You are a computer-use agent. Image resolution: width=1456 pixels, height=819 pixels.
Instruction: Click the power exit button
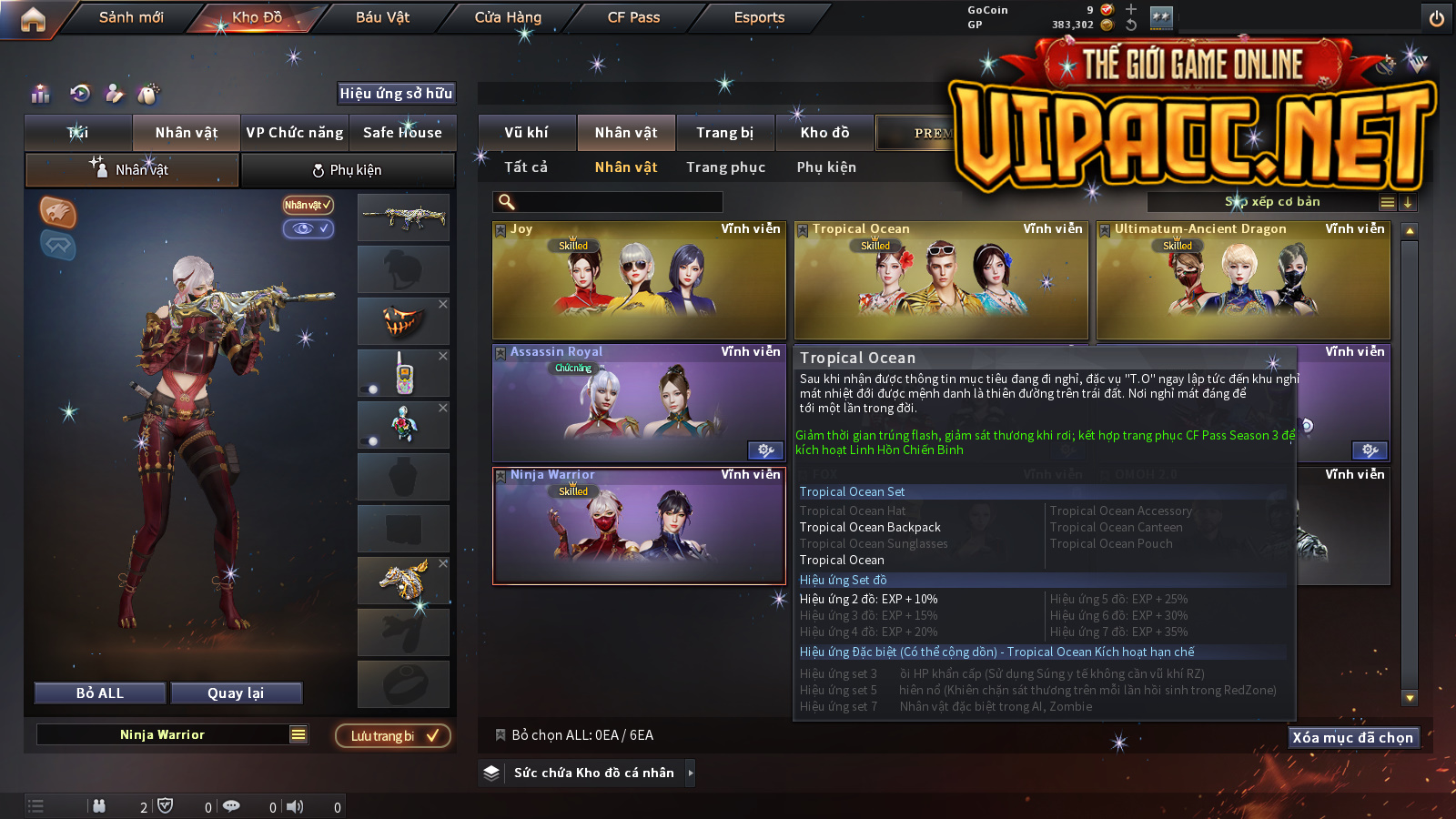pos(1437,18)
